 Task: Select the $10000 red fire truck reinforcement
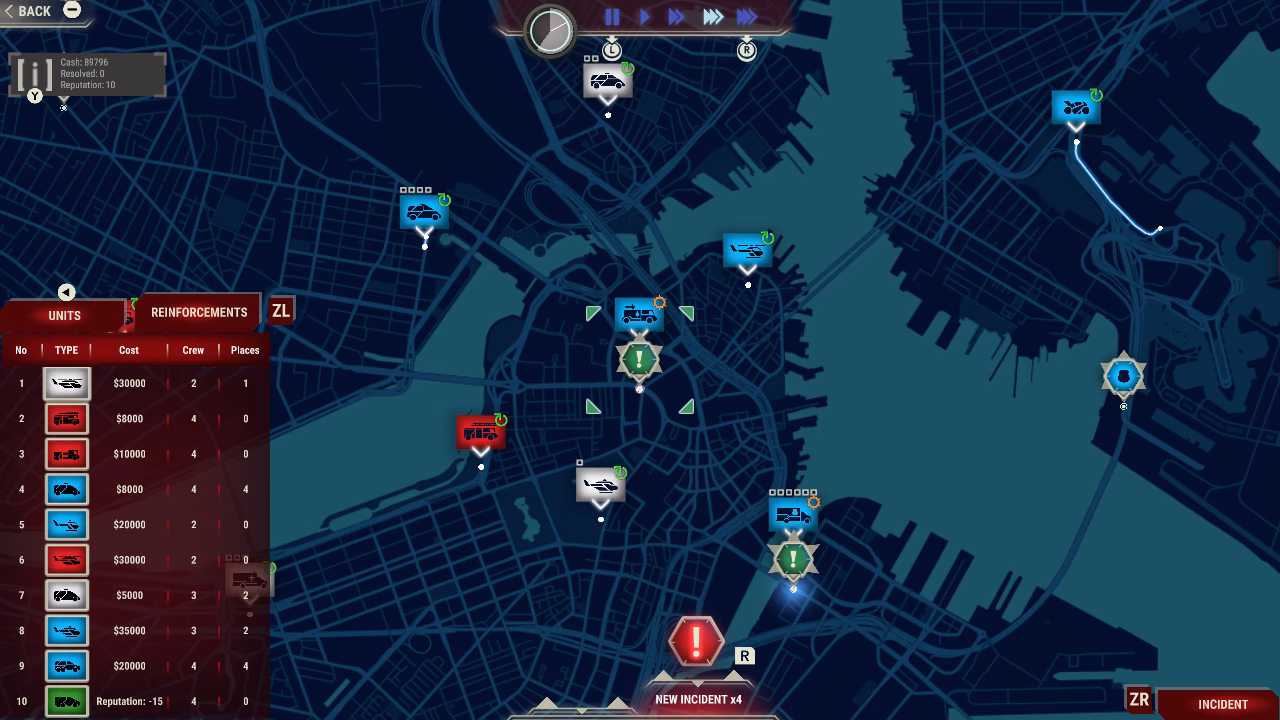(66, 454)
